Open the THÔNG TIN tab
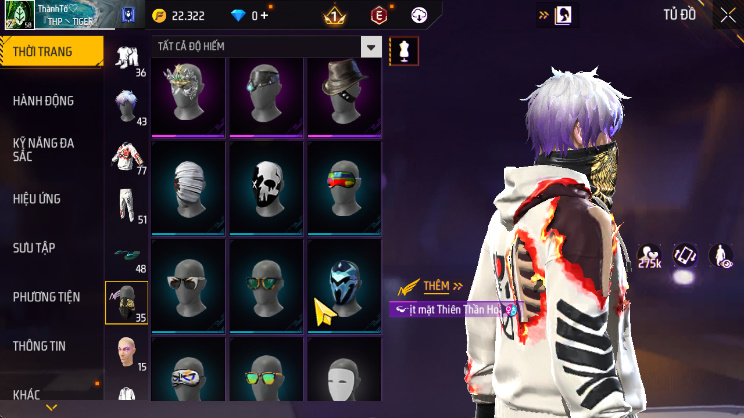The height and width of the screenshot is (418, 744). coord(39,345)
